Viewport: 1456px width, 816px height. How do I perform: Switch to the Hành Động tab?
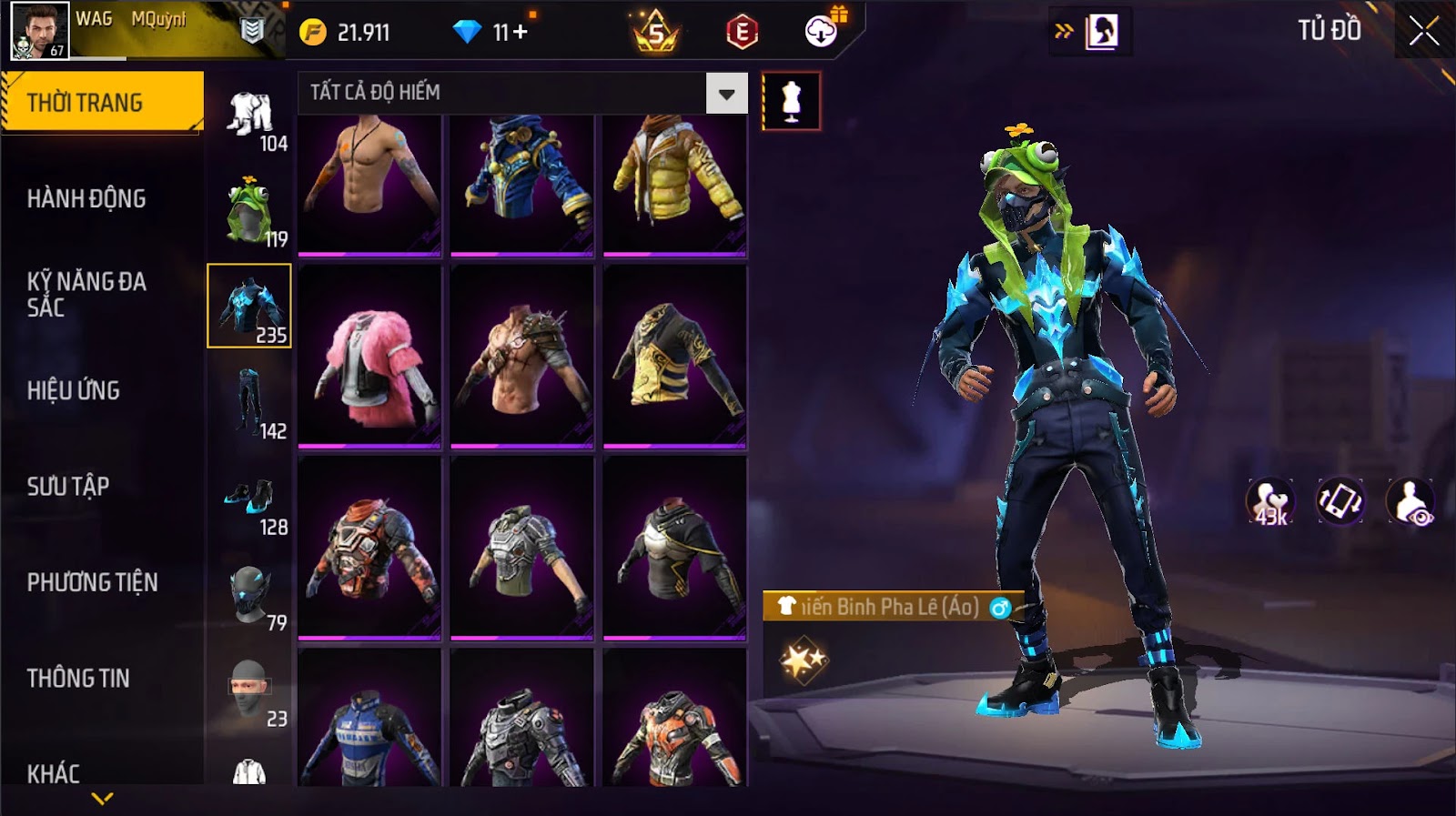86,198
